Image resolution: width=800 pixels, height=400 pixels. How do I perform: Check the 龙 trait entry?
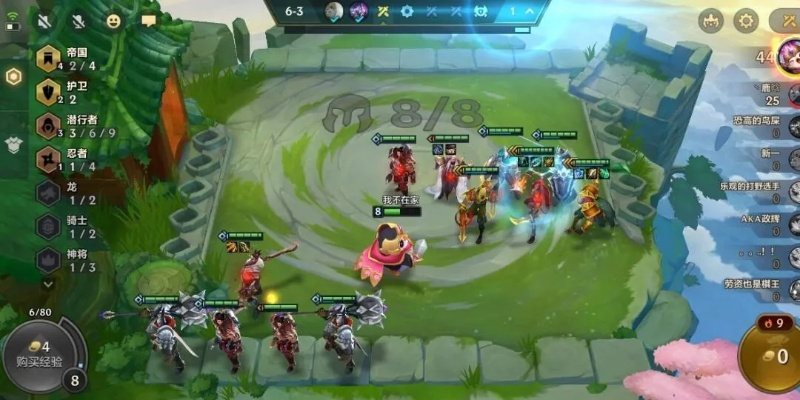coord(62,192)
